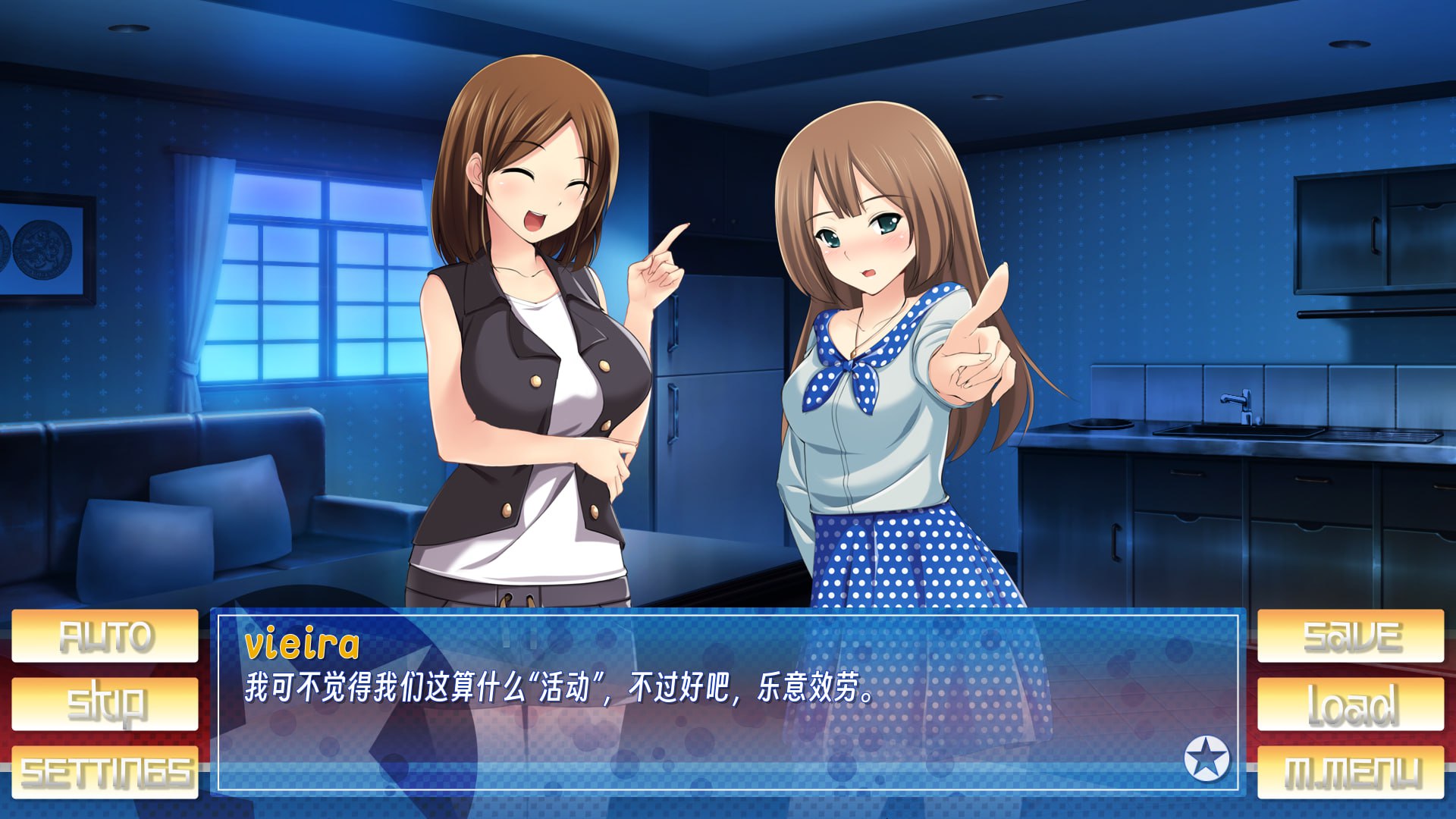Advance vieira's dialogue text box

click(x=728, y=728)
